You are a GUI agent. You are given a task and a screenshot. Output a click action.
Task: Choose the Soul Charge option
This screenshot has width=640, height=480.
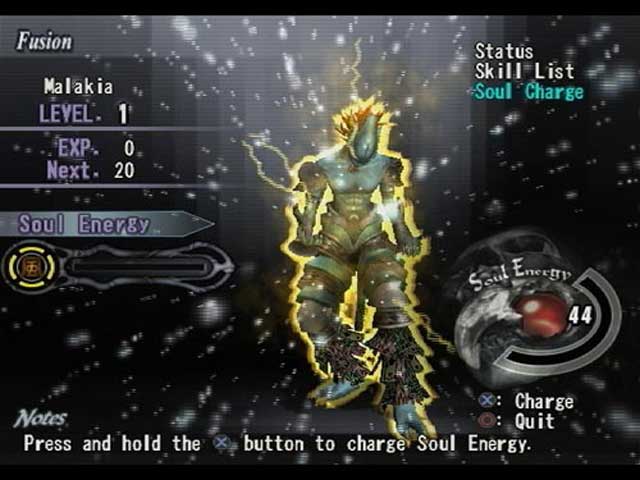pyautogui.click(x=528, y=91)
